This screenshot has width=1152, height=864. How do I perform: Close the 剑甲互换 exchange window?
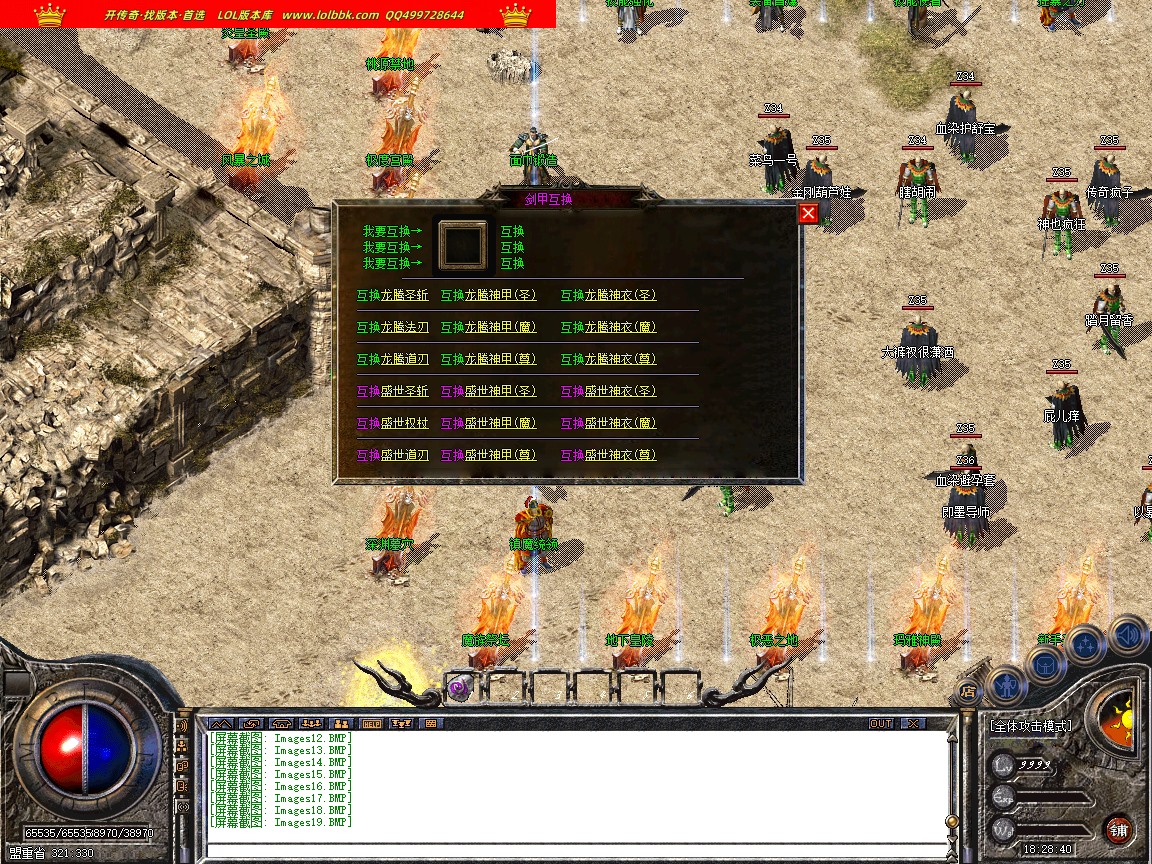click(808, 213)
